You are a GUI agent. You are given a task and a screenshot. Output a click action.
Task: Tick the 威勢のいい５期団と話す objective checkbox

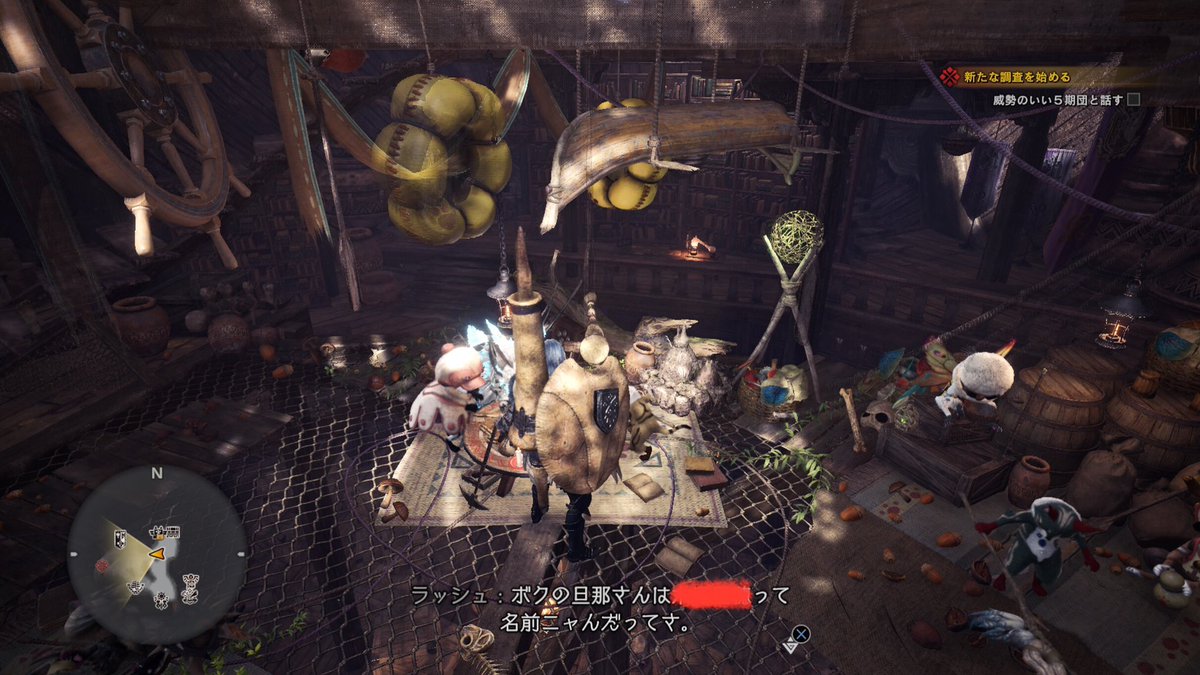pos(1133,100)
